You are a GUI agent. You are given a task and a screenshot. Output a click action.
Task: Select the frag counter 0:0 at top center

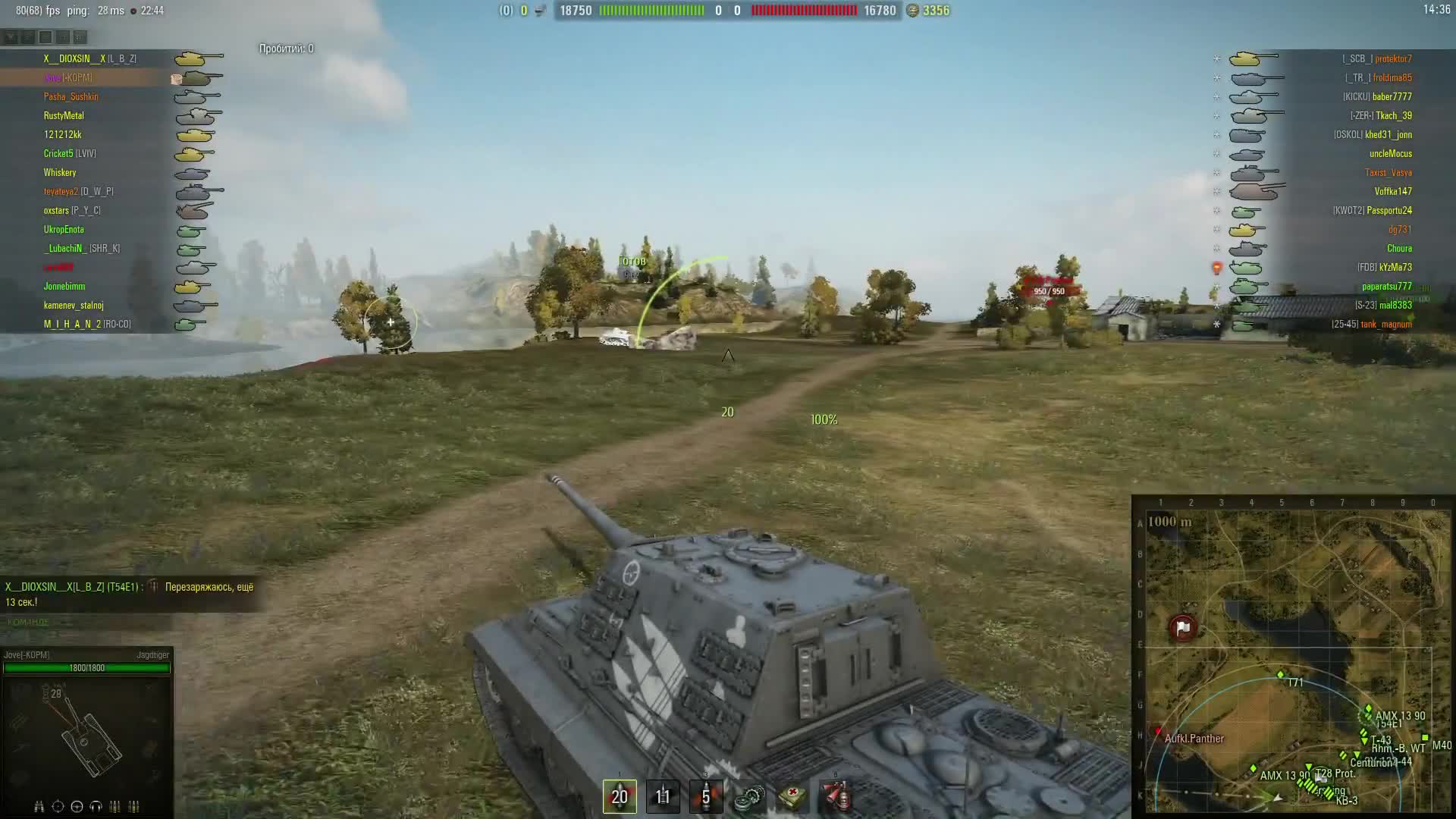point(729,11)
